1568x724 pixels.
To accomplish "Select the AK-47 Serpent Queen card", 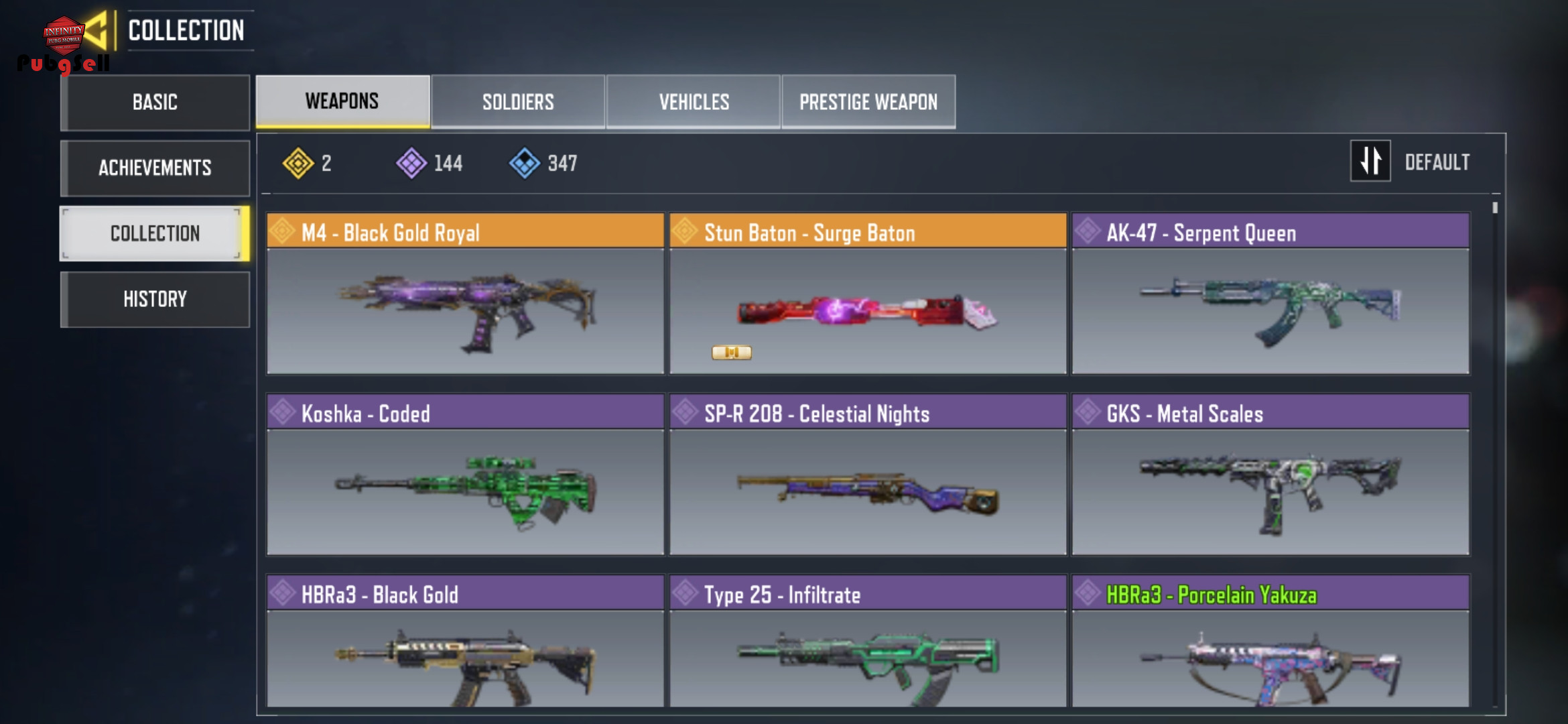I will coord(1270,294).
